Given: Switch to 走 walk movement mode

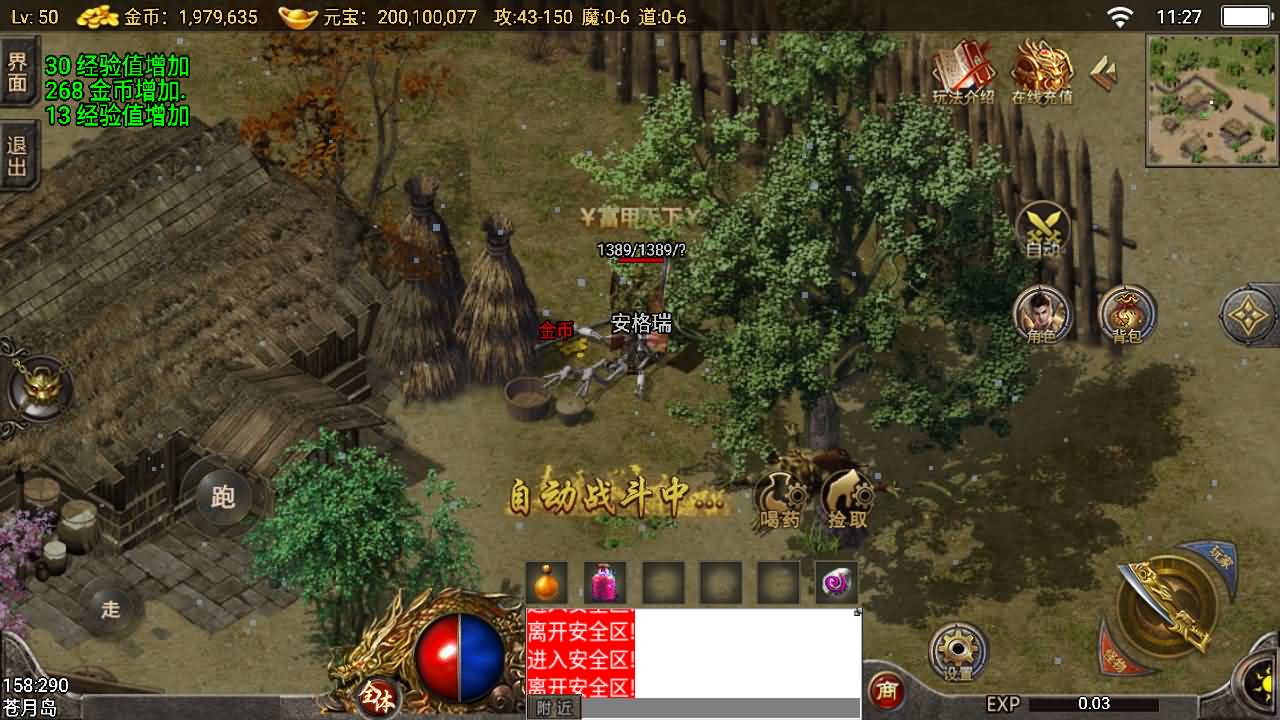Looking at the screenshot, I should (x=110, y=609).
